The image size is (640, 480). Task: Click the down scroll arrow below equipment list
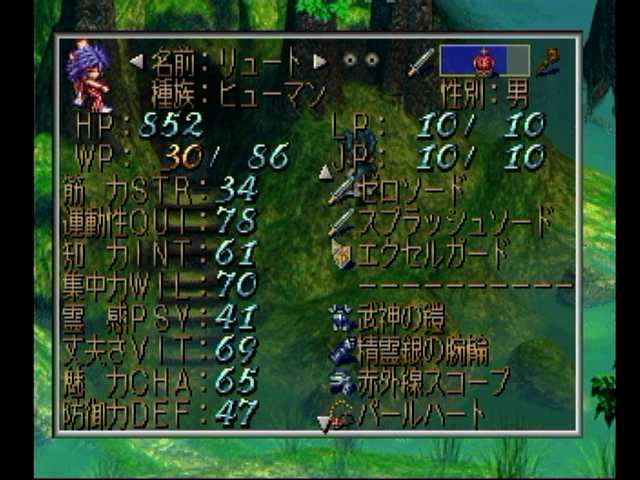[x=323, y=424]
